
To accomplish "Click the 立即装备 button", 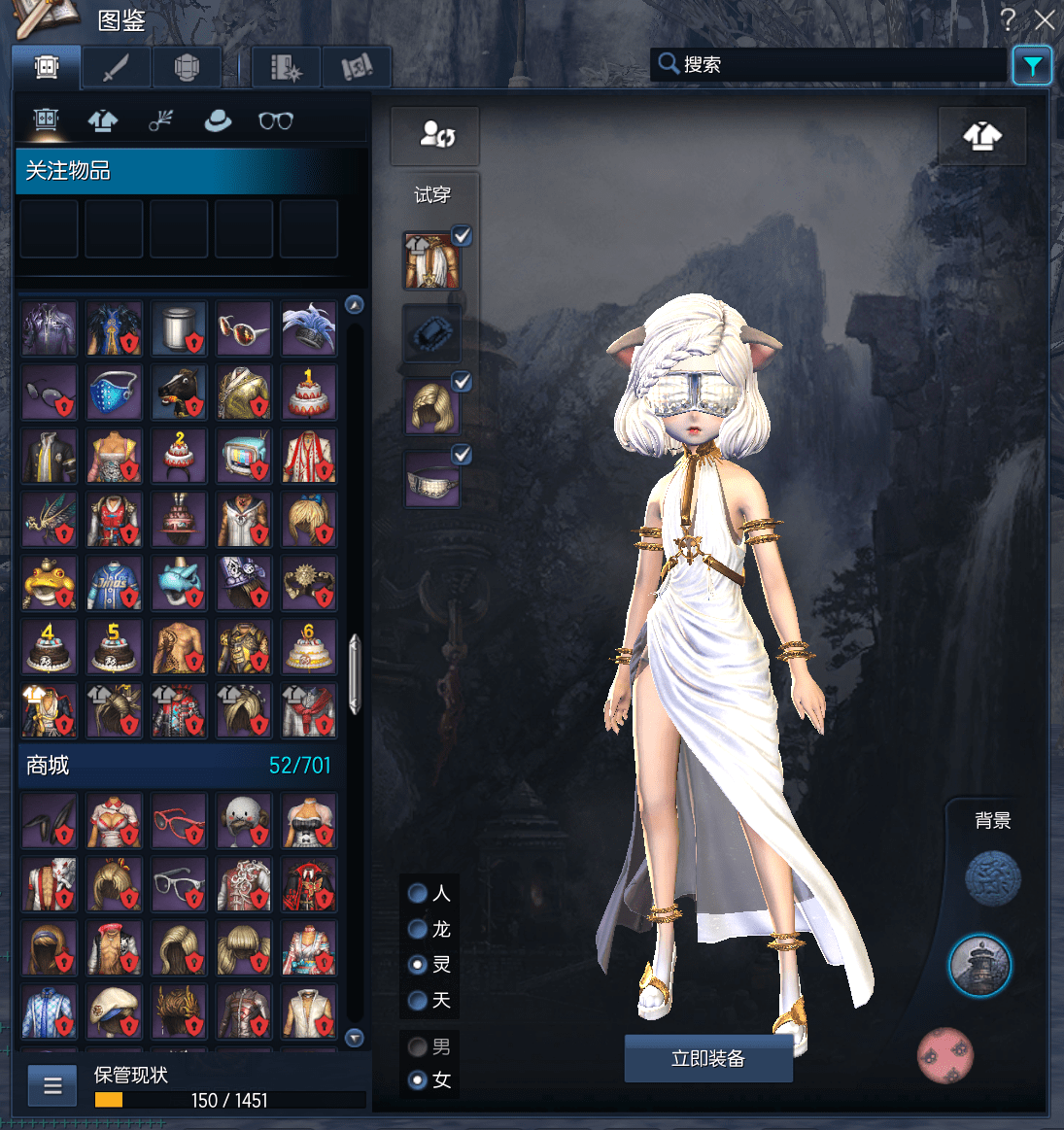I will point(707,1058).
